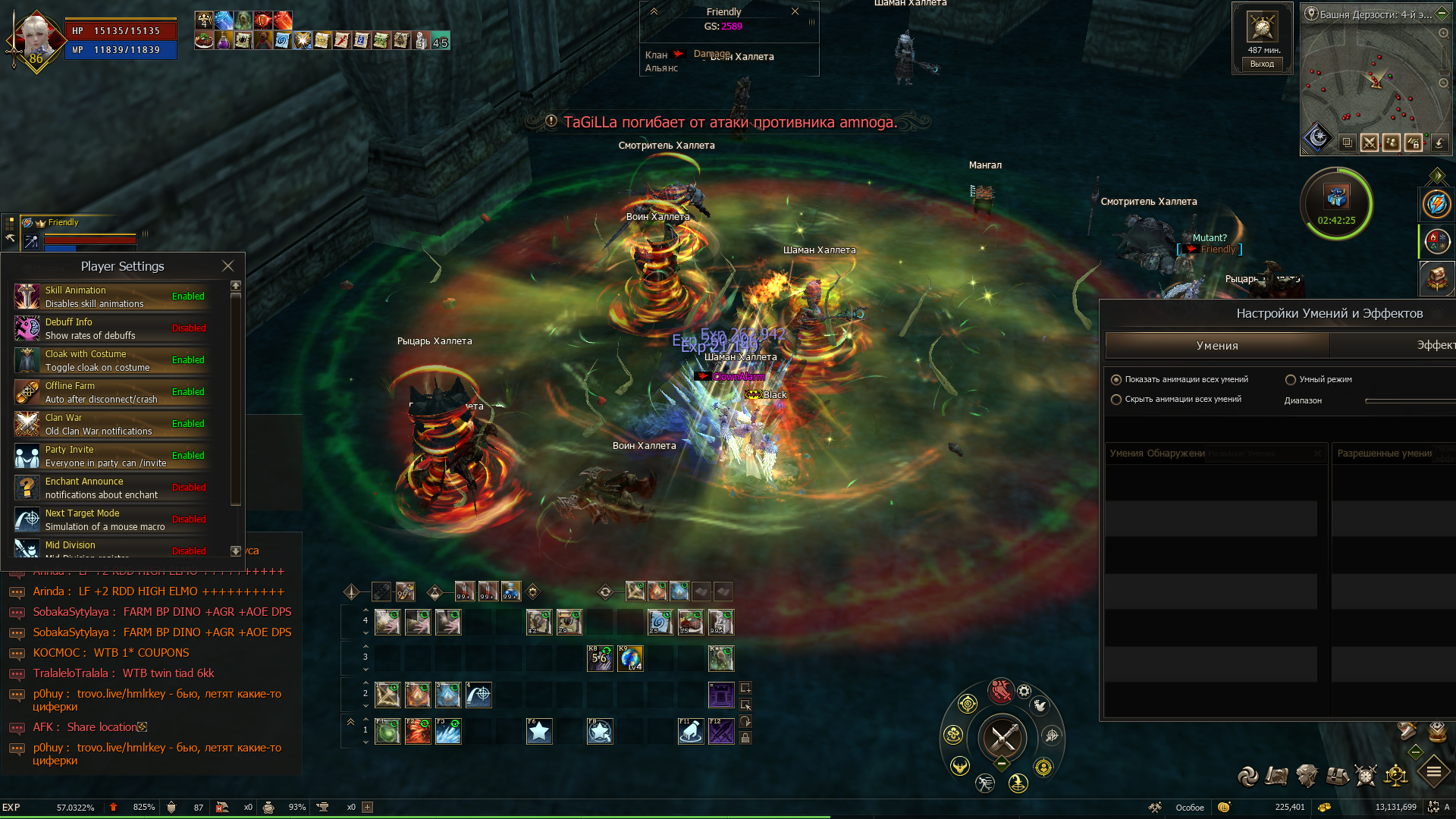Screen dimensions: 1456x819
Task: Toggle Clan War notifications setting
Action: (188, 424)
